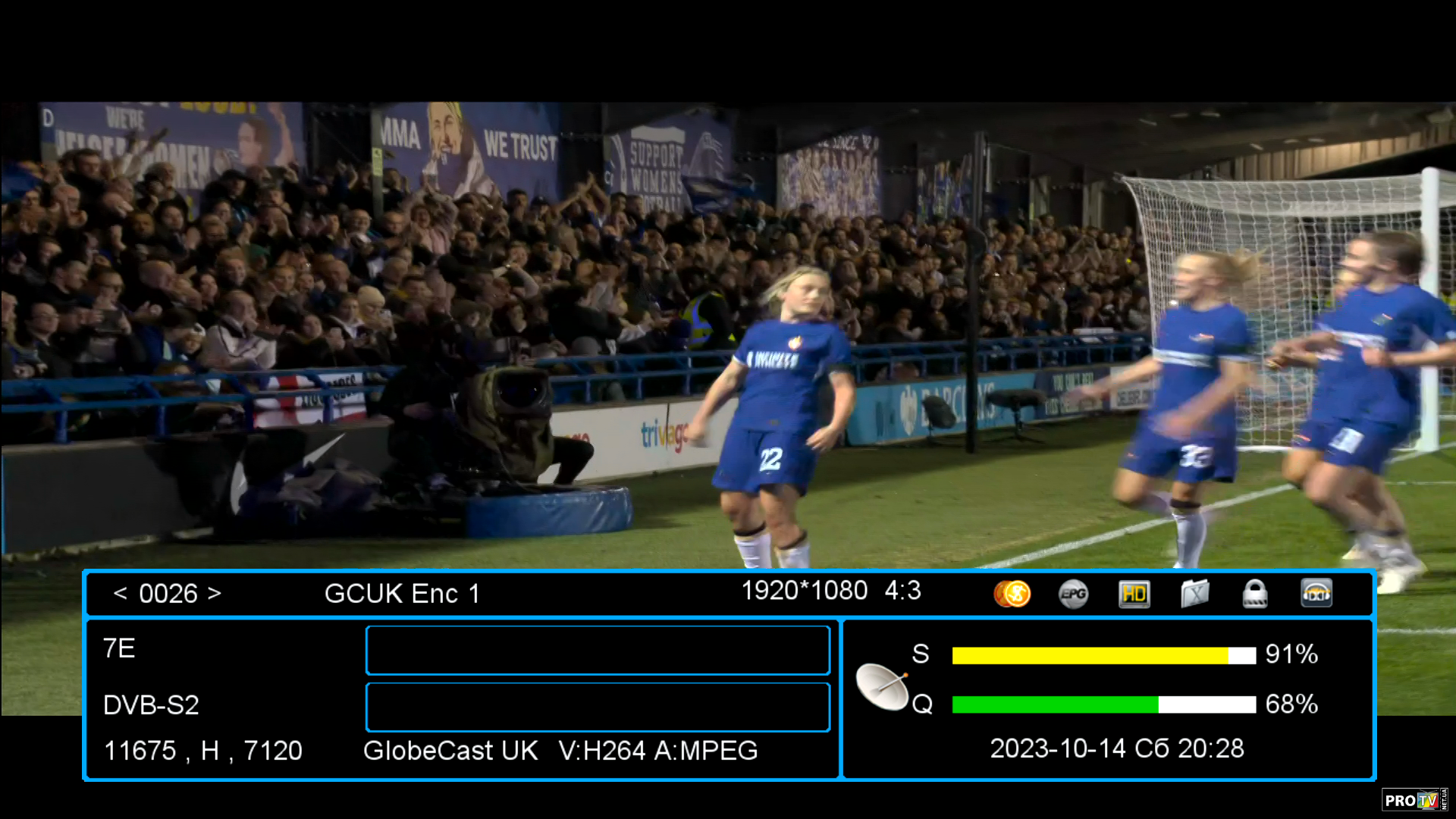Viewport: 1456px width, 819px height.
Task: Open the EPG guide icon
Action: [1073, 594]
